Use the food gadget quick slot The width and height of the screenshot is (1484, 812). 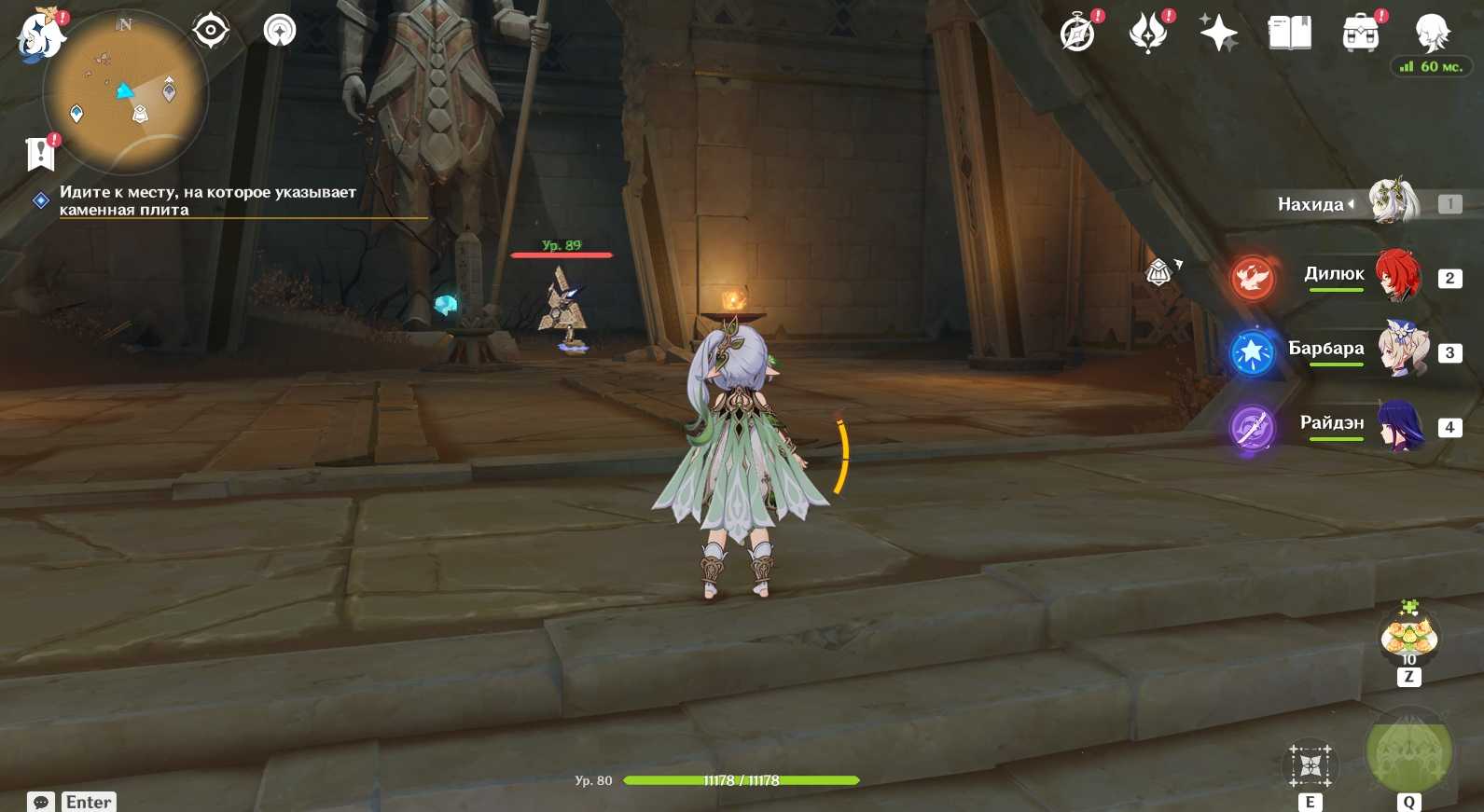pos(1408,638)
